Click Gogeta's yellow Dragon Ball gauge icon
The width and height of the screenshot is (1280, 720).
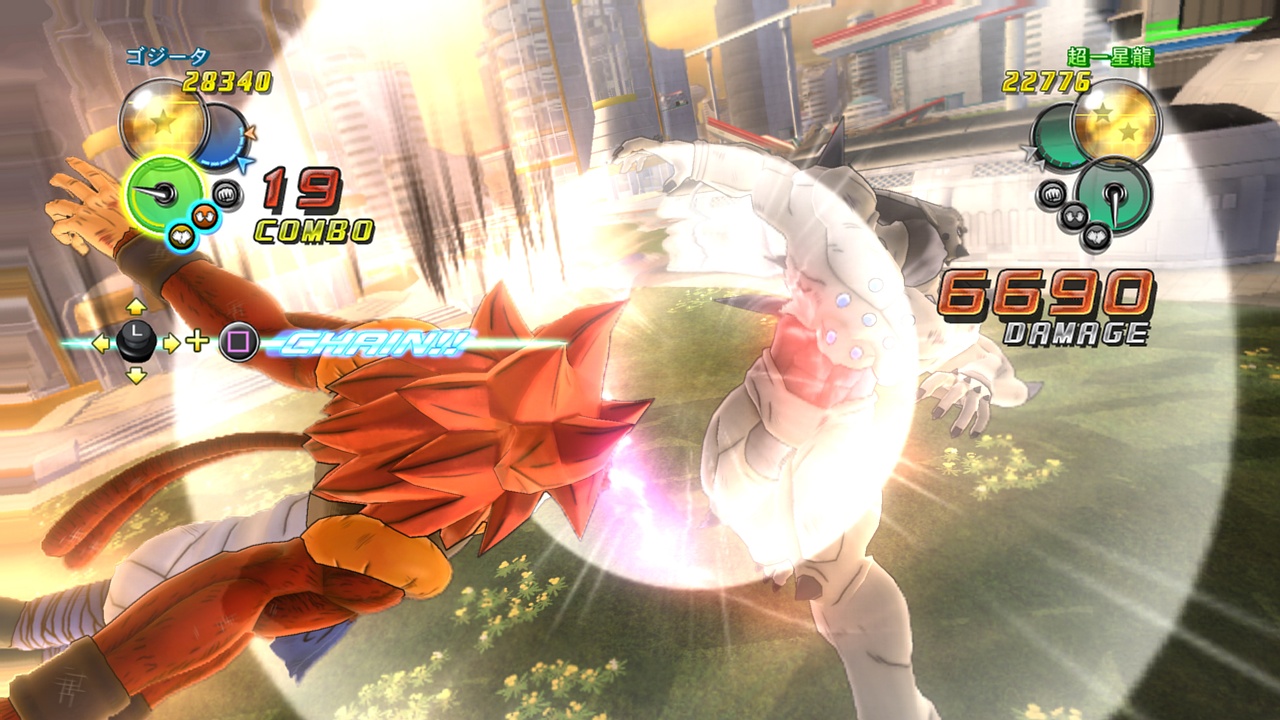point(163,118)
